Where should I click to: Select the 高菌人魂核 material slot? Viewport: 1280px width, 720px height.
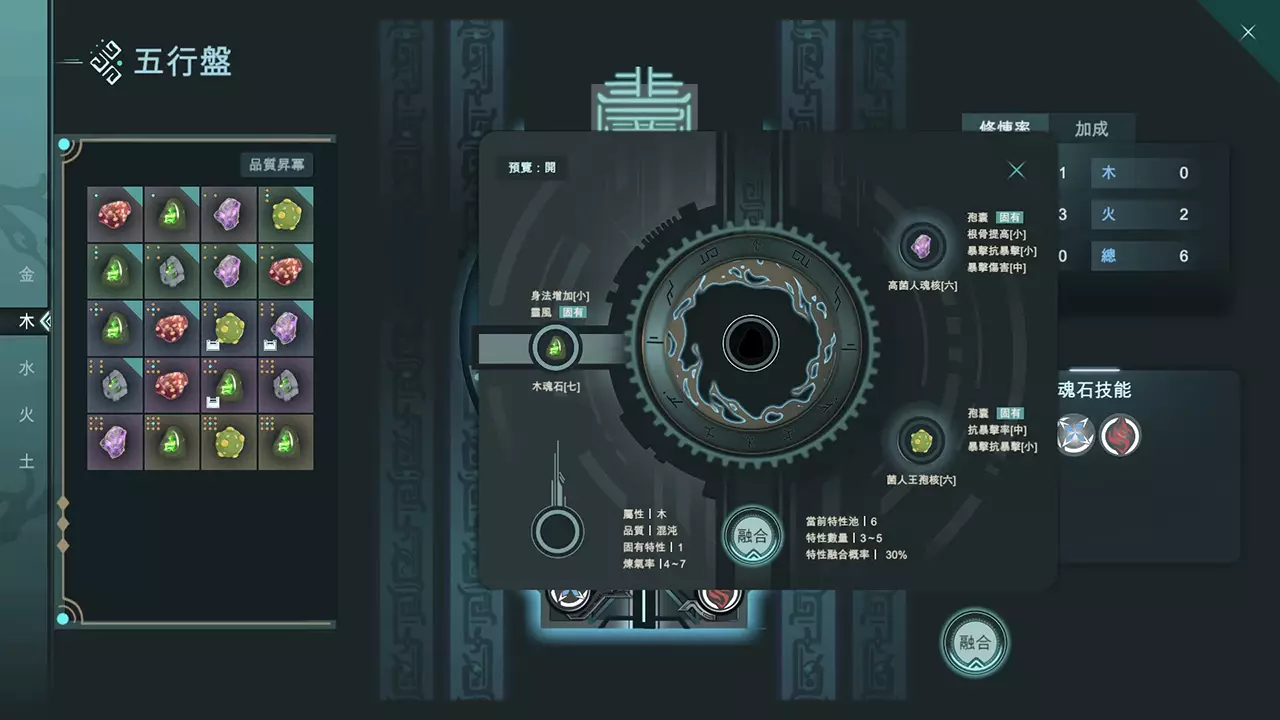[921, 246]
